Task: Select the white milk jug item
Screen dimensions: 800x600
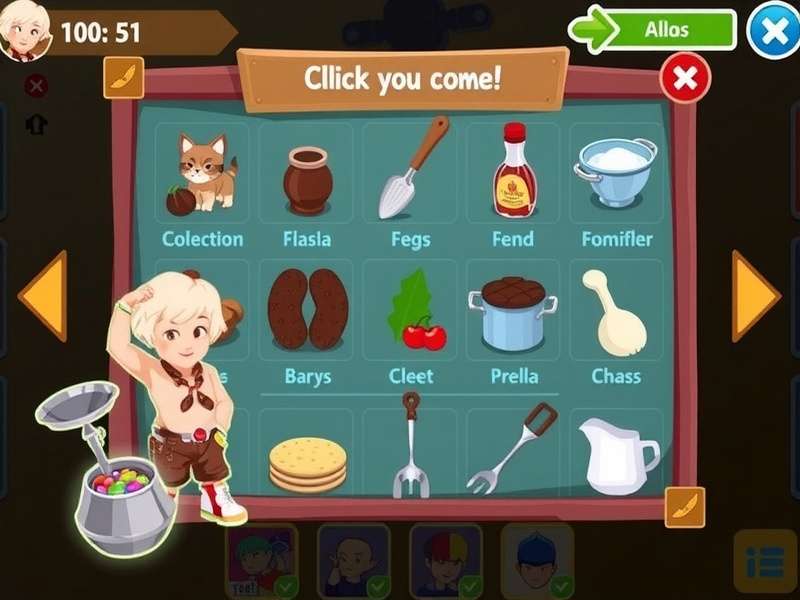Action: (x=617, y=455)
